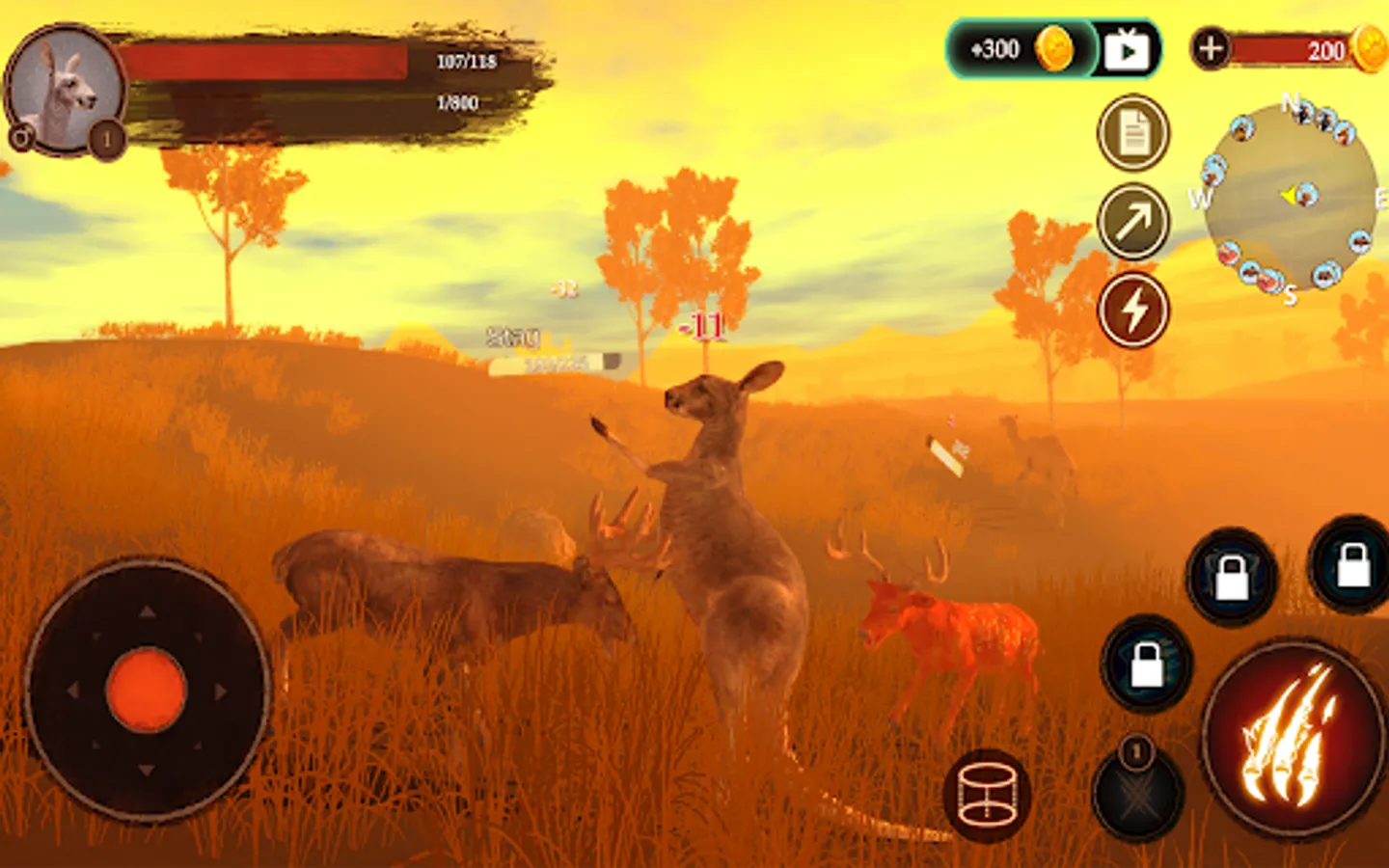Use the crossed-out skill with badge 1
The width and height of the screenshot is (1389, 868).
click(x=1138, y=793)
